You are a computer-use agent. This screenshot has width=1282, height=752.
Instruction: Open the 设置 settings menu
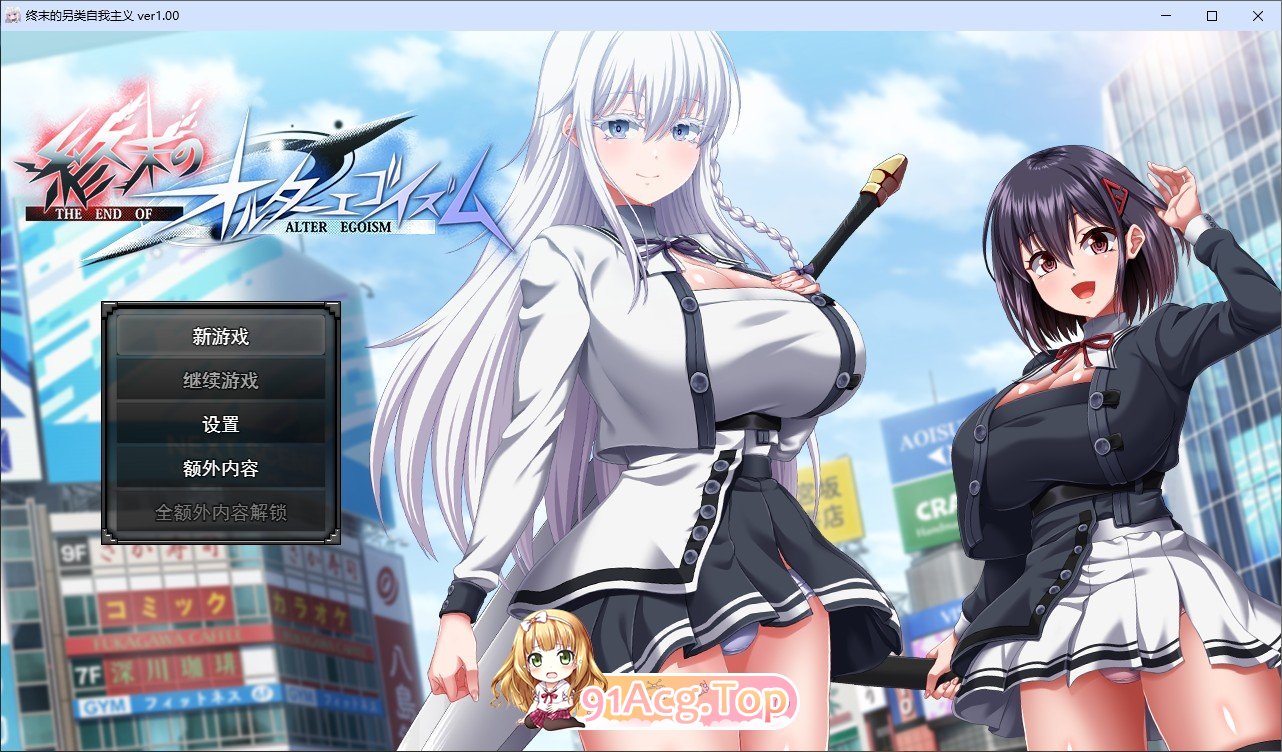click(220, 424)
